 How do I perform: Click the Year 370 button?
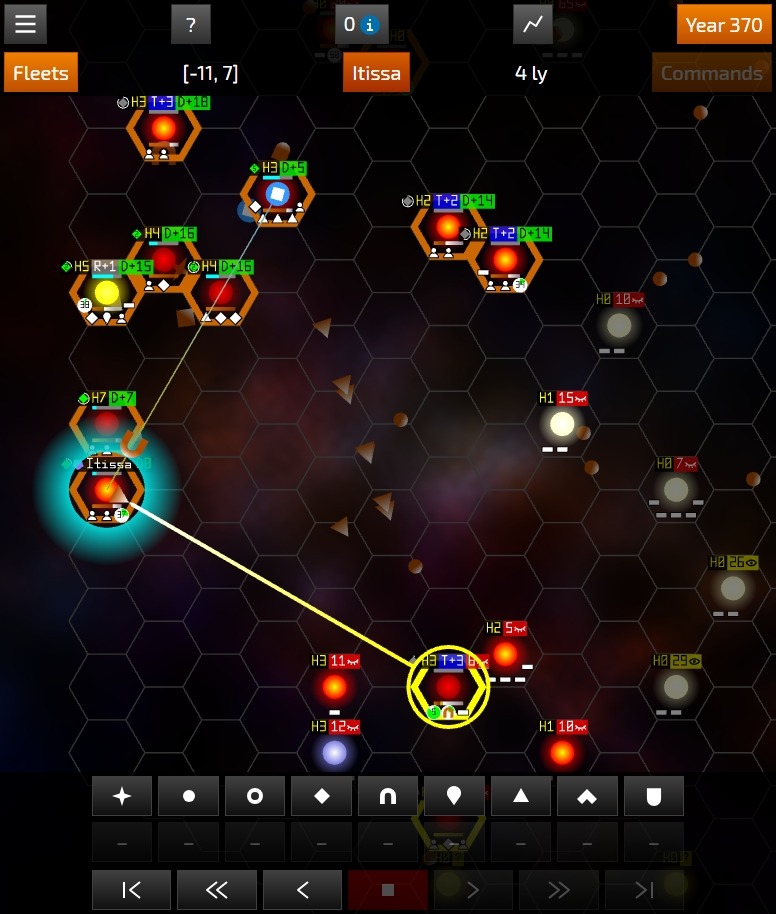click(724, 24)
